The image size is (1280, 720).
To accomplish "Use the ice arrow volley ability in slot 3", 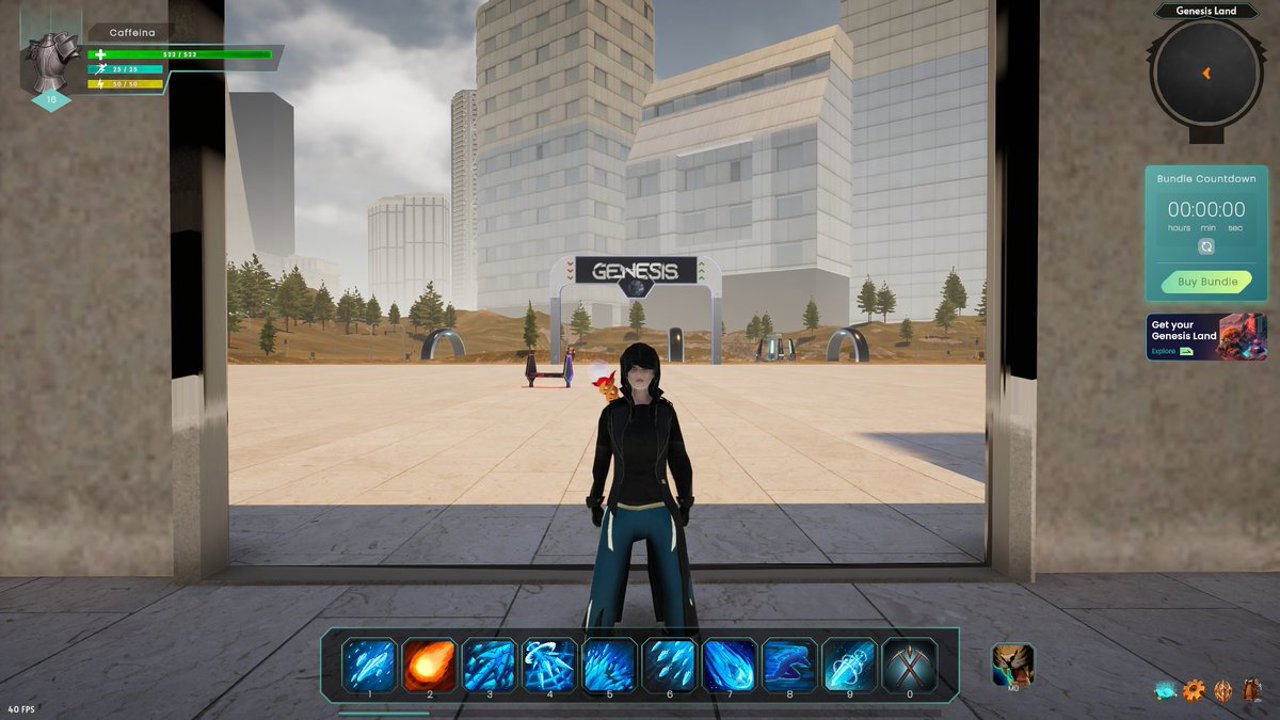I will pos(489,665).
